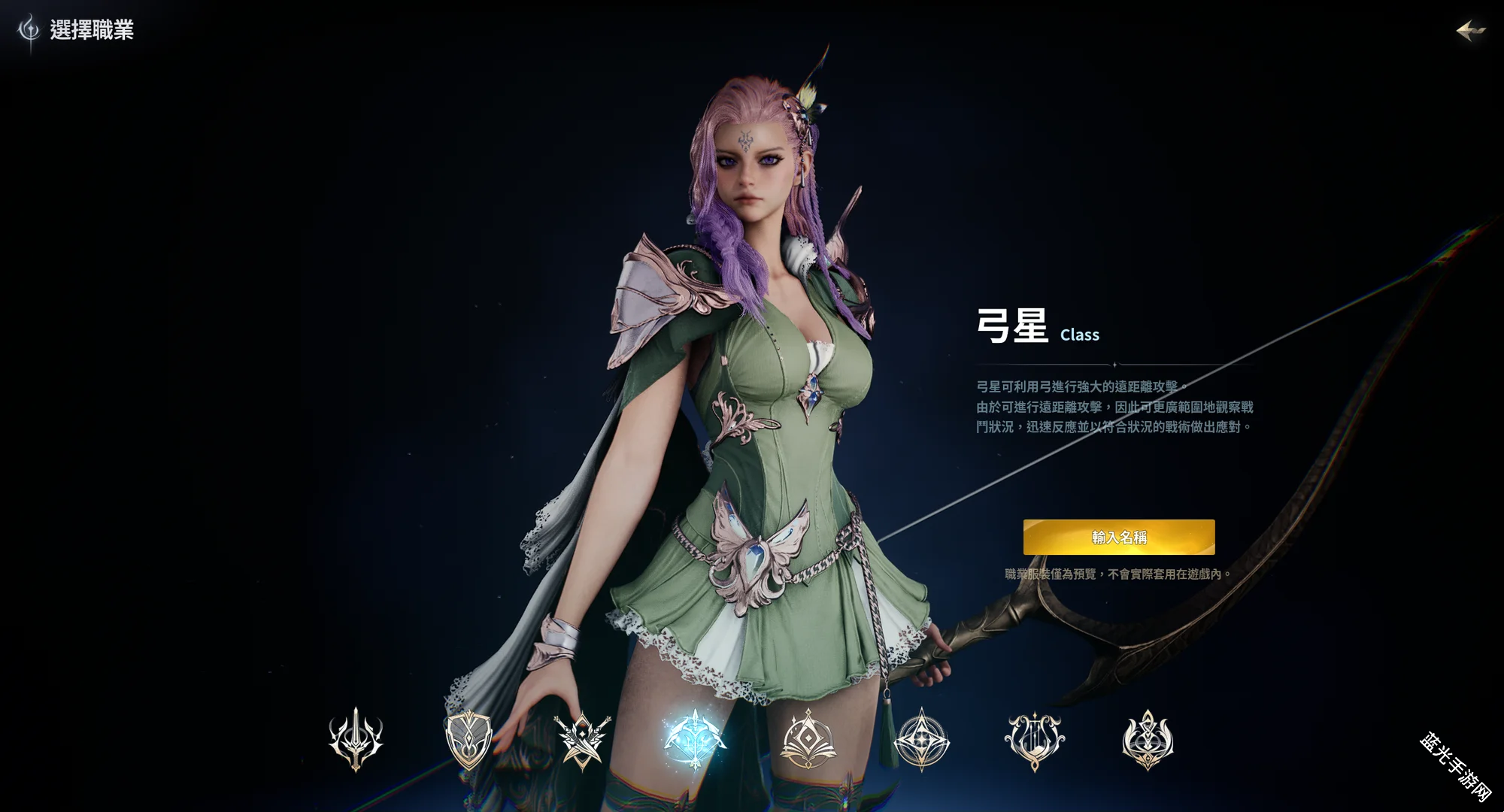Select the glowing blue bow class emblem
Image resolution: width=1504 pixels, height=812 pixels.
695,739
